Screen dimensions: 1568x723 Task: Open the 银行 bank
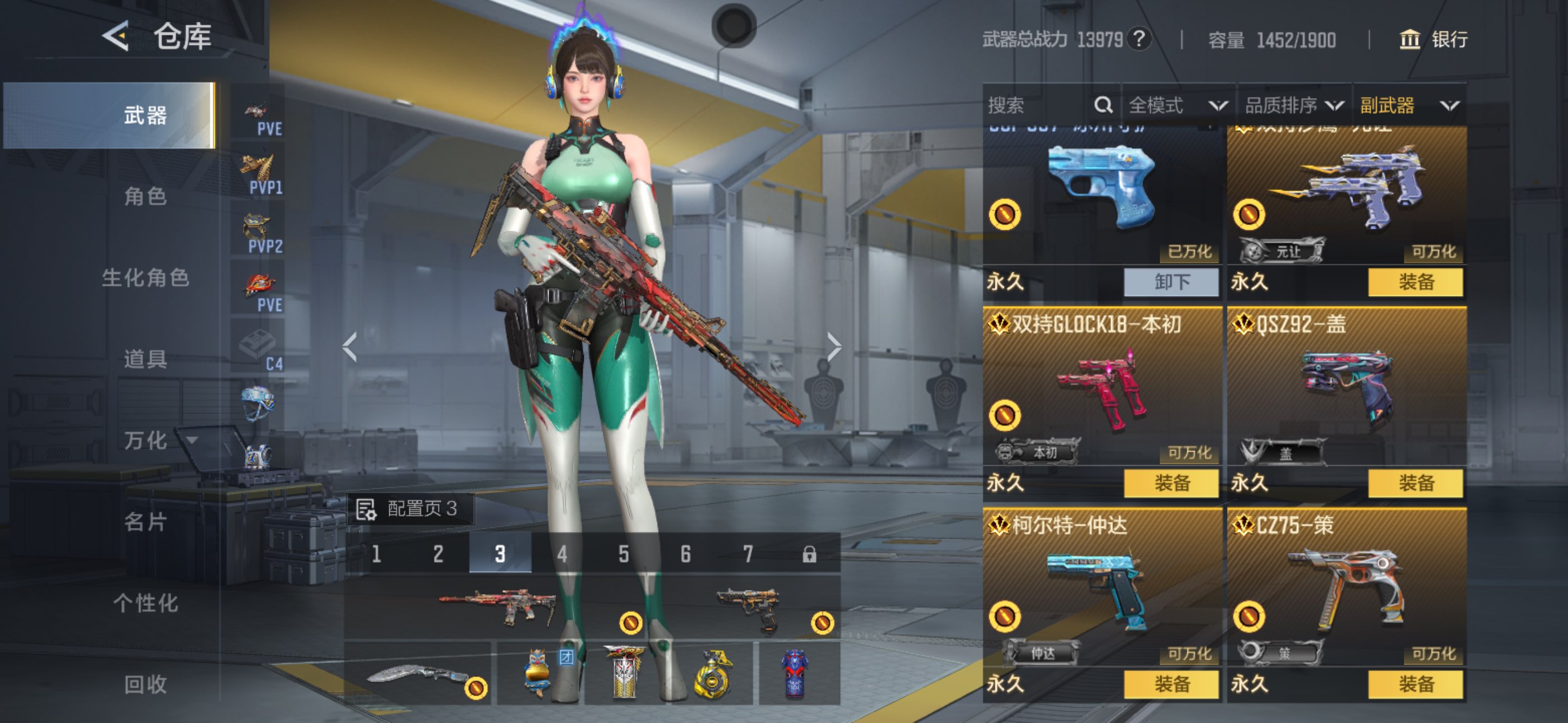pyautogui.click(x=1433, y=40)
